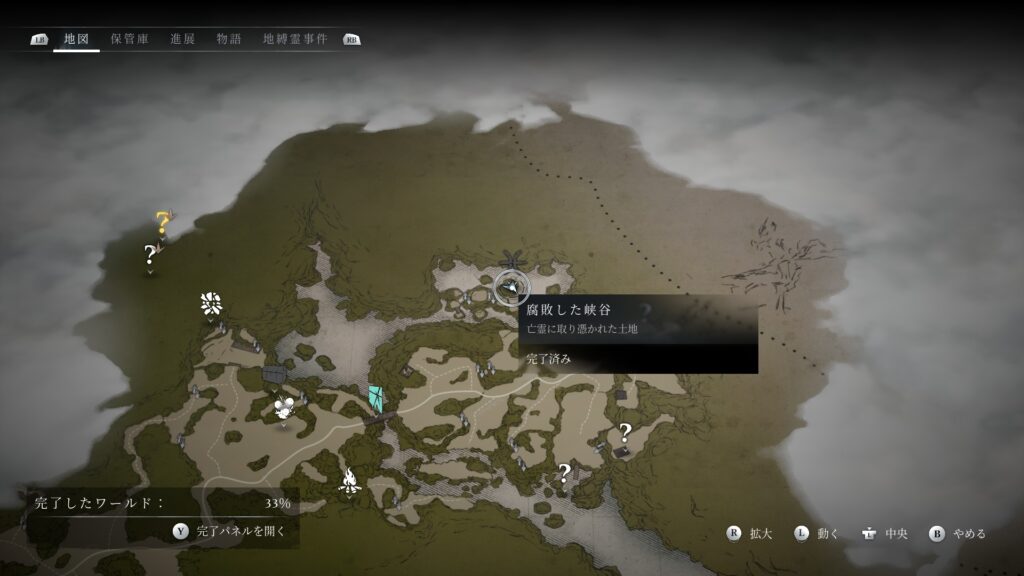
Task: Click the teal banner map marker
Action: tap(375, 399)
